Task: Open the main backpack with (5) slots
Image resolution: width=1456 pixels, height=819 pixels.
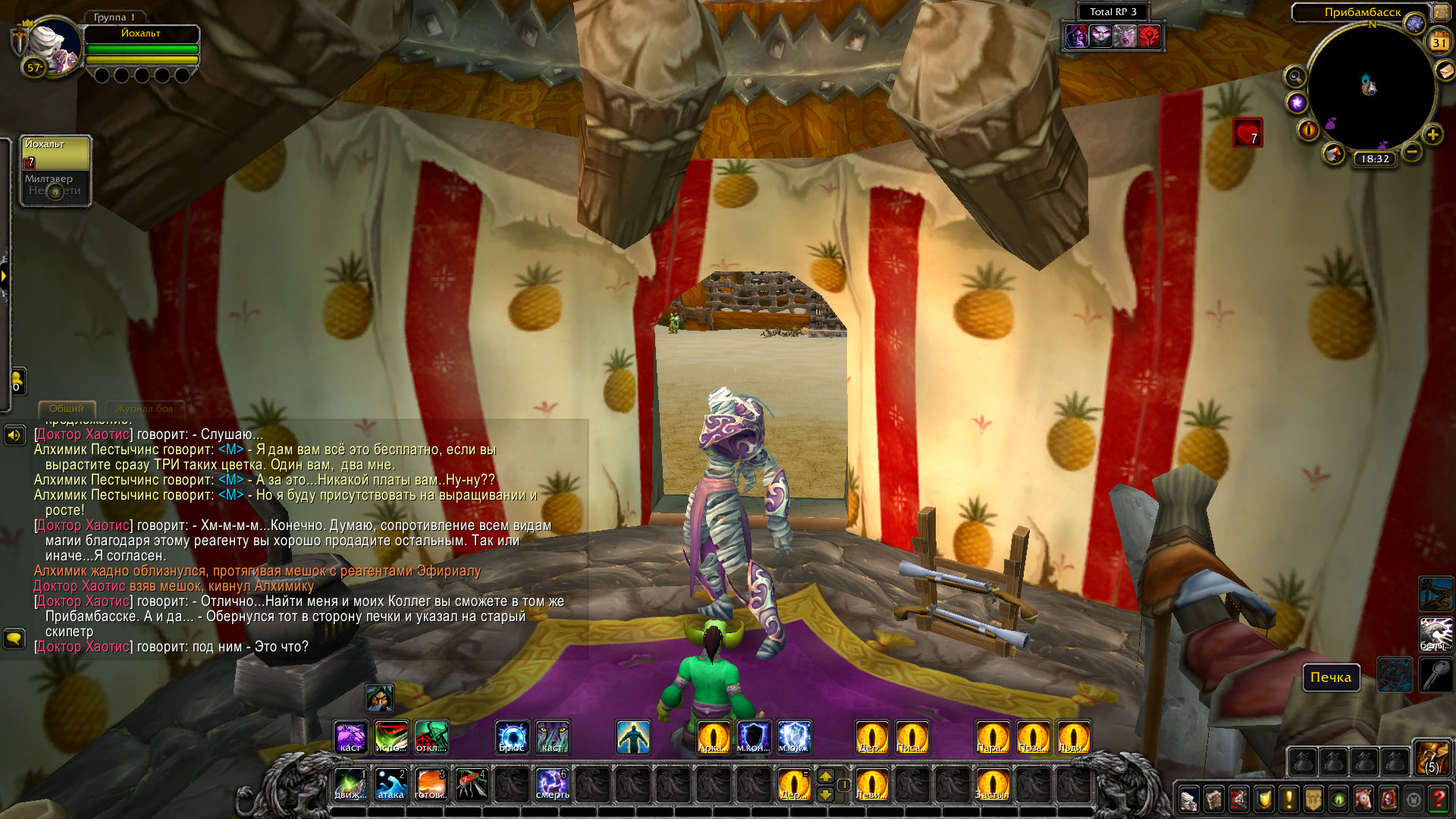Action: [x=1432, y=758]
